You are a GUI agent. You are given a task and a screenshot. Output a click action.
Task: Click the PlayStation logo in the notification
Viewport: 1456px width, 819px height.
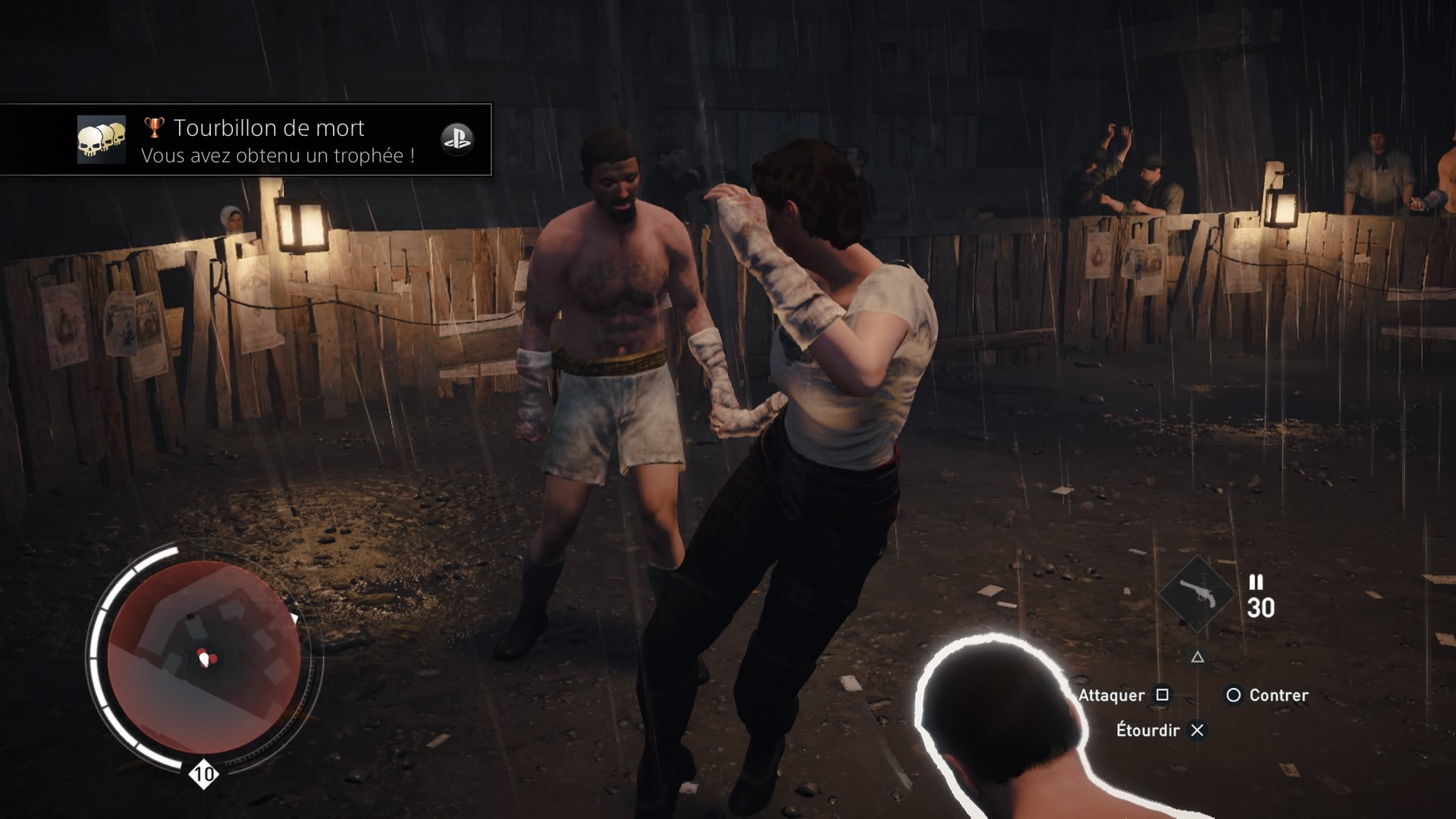(x=457, y=140)
